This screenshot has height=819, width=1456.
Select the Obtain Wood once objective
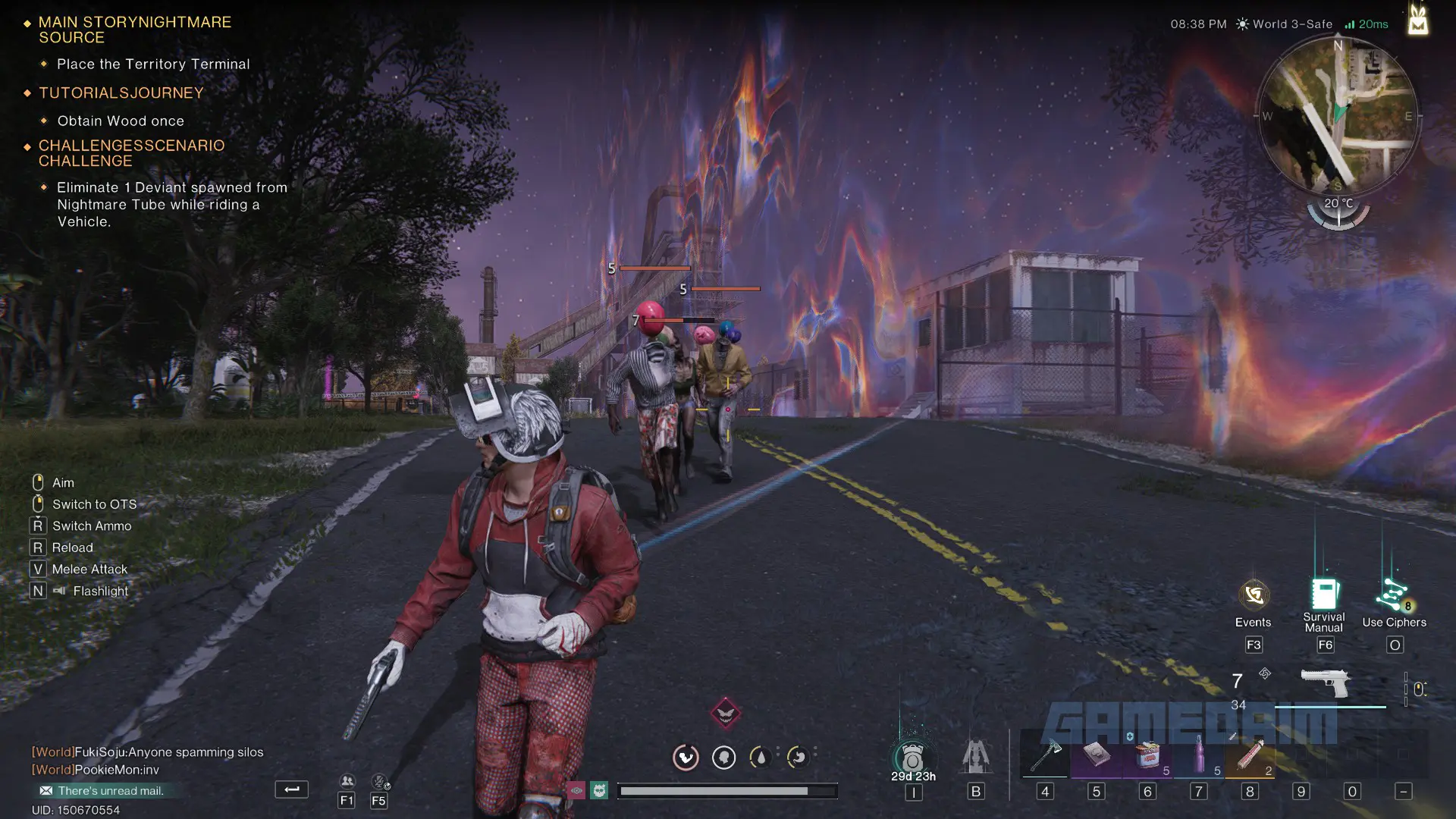tap(121, 121)
